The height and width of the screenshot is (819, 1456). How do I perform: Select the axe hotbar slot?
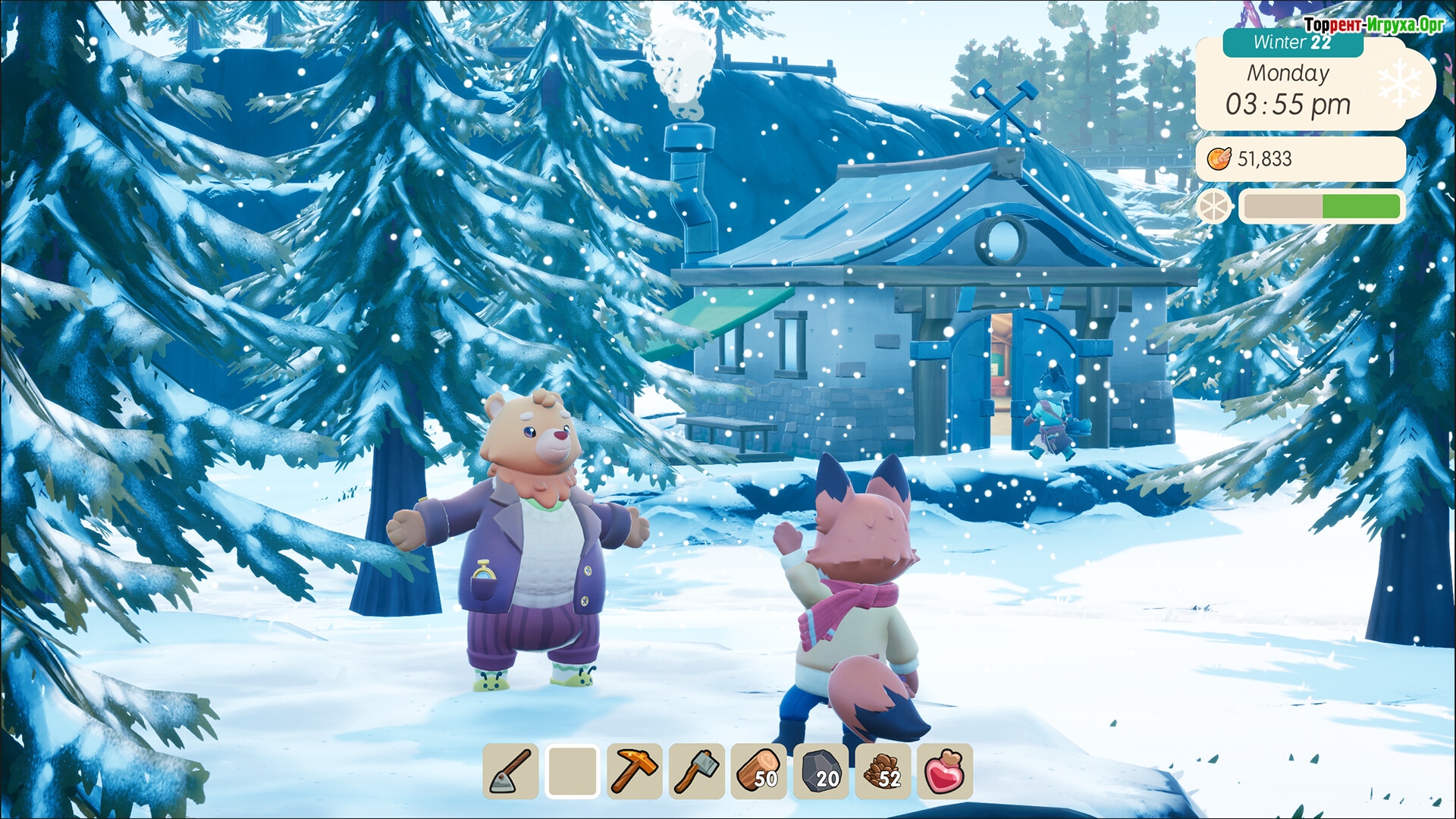click(x=697, y=771)
